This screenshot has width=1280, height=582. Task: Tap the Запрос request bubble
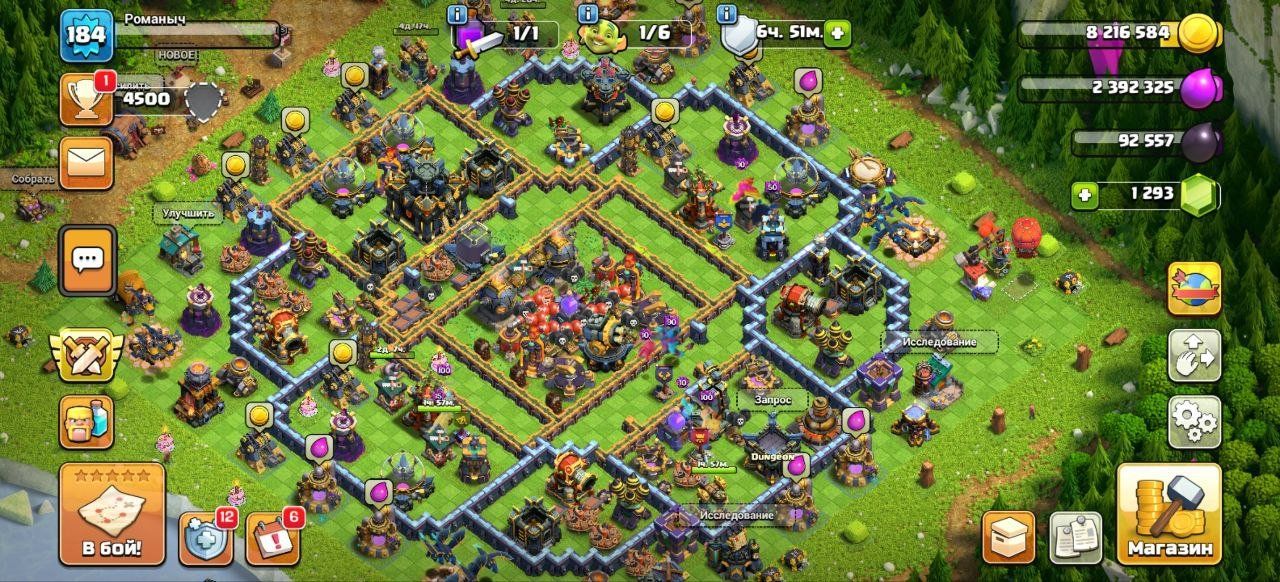[772, 399]
